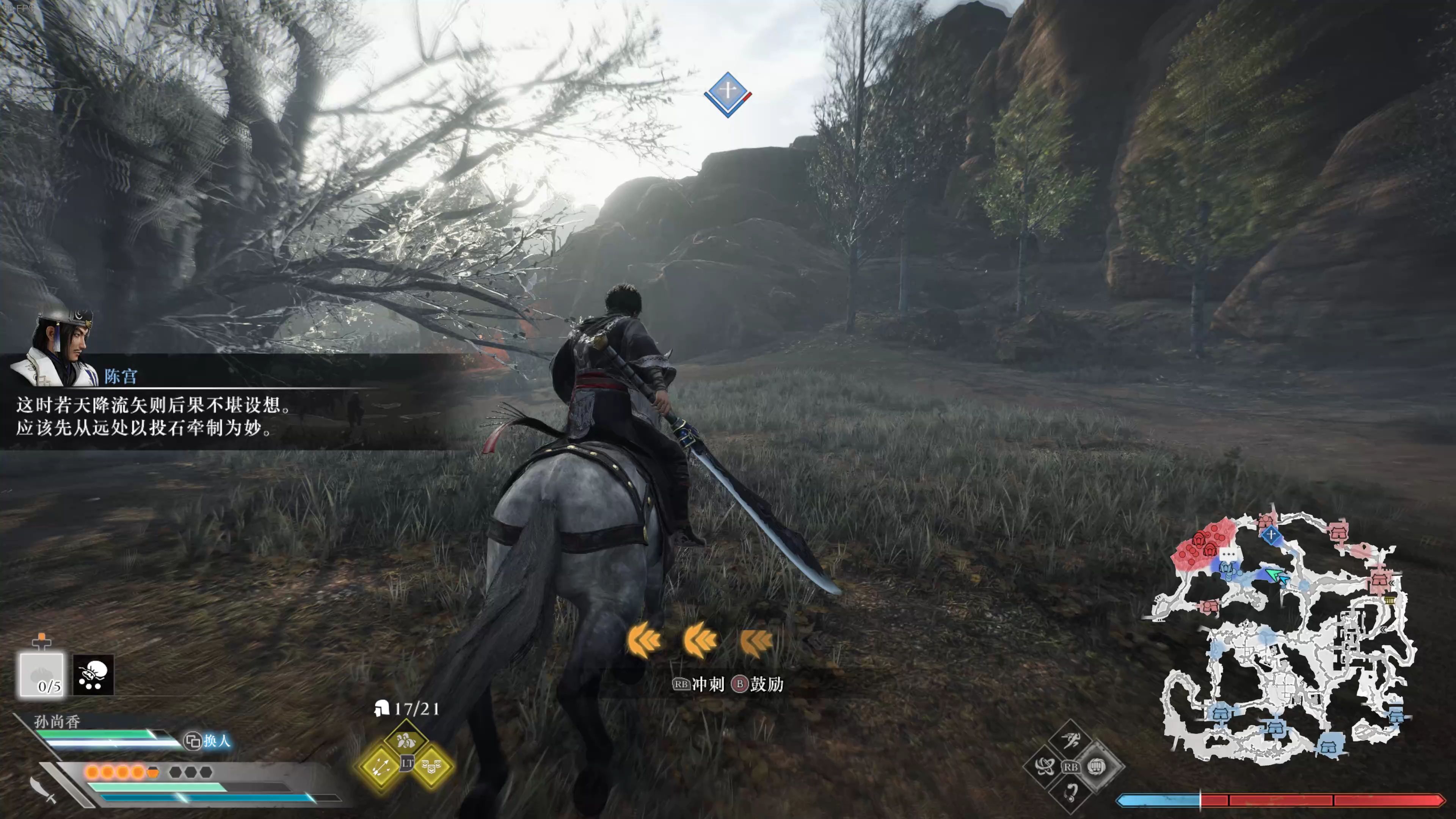Image resolution: width=1456 pixels, height=819 pixels.
Task: Click the sword weapon icon
Action: [x=42, y=789]
